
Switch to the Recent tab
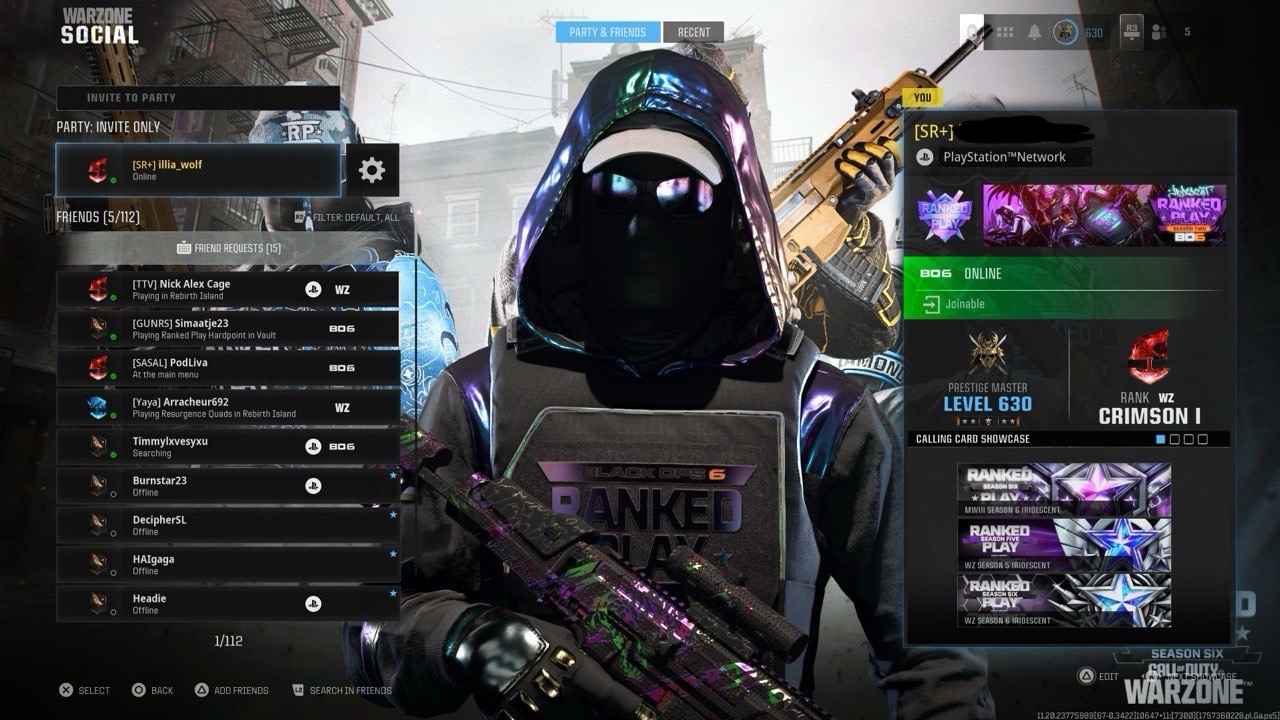pos(693,31)
